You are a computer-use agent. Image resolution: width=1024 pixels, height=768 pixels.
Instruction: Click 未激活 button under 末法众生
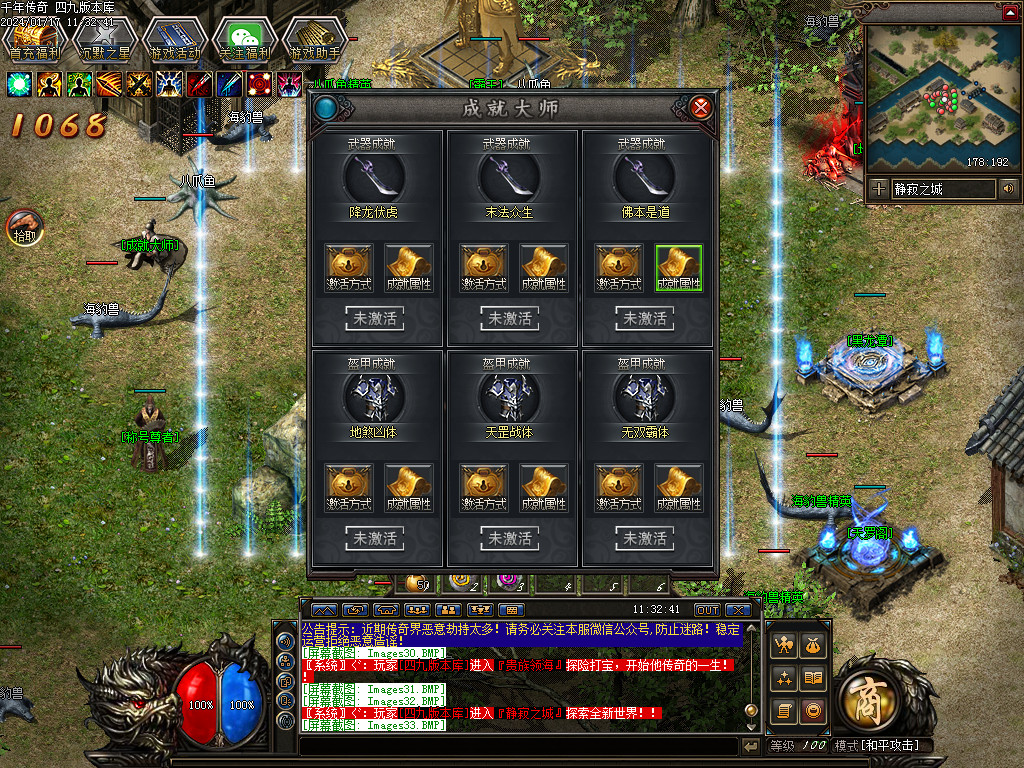[x=511, y=319]
